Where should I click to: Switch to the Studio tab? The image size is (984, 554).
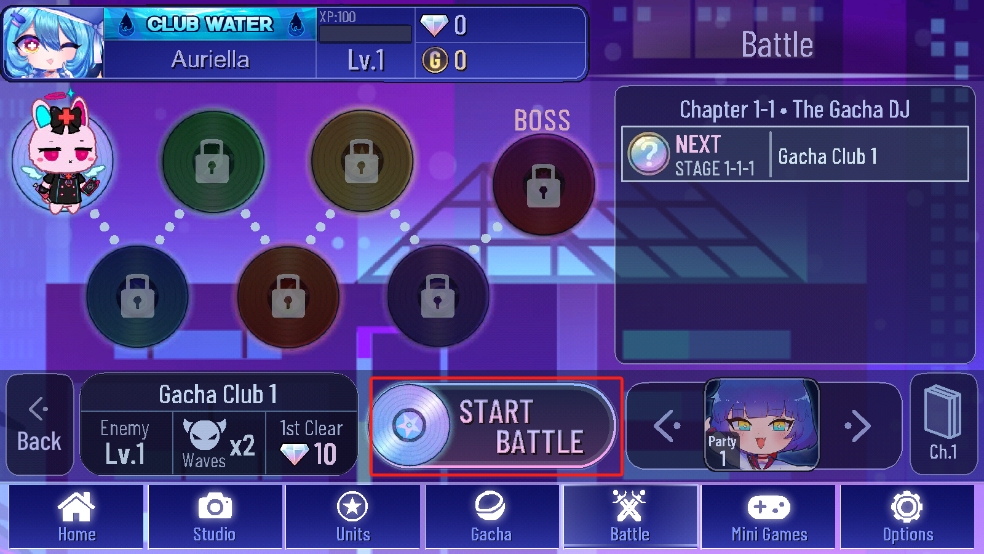[214, 516]
